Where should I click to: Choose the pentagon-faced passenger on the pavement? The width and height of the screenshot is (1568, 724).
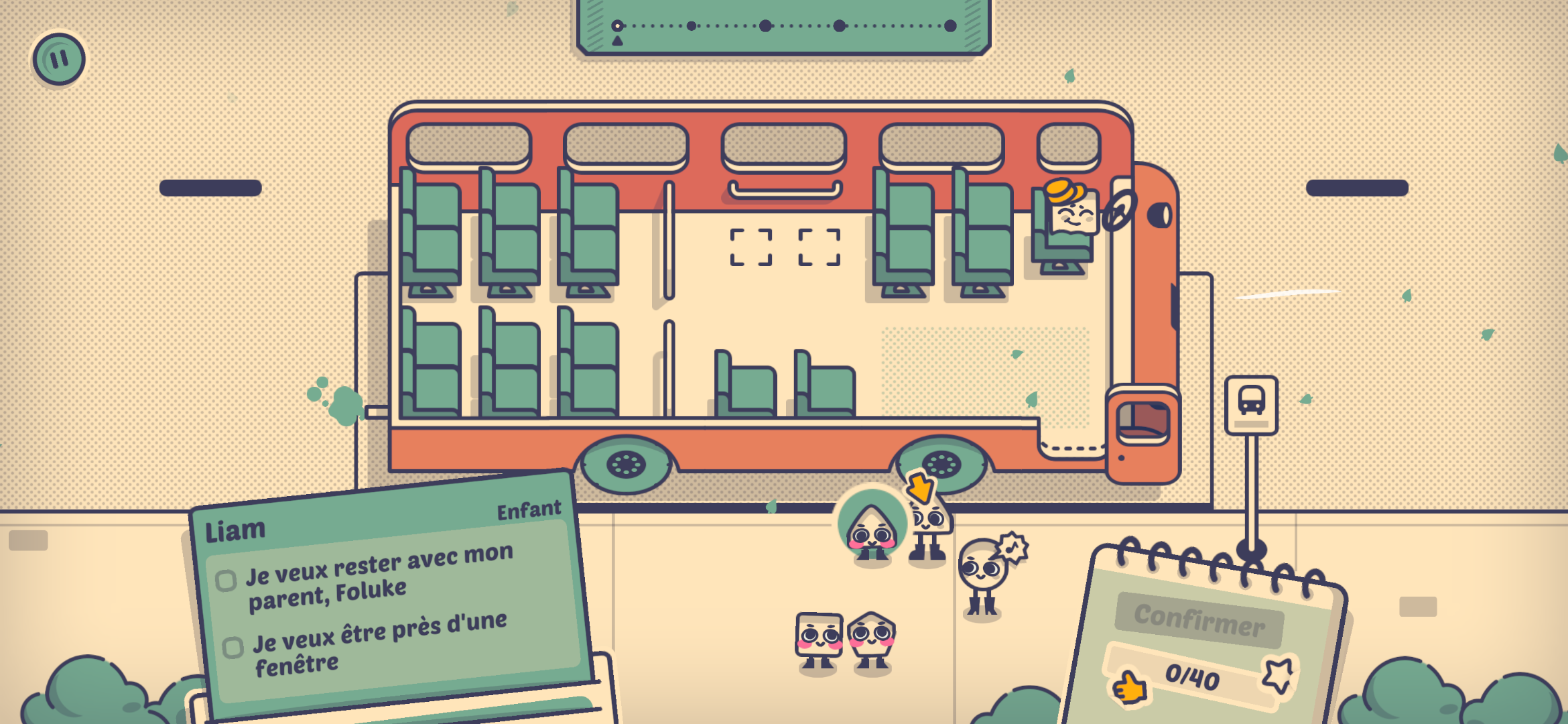coord(871,638)
